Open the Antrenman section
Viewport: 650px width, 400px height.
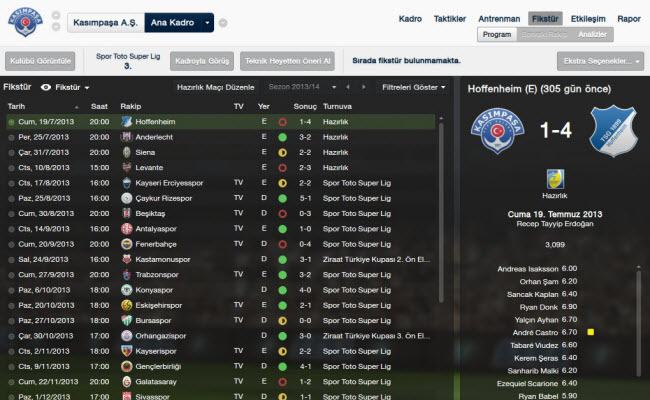(x=499, y=18)
